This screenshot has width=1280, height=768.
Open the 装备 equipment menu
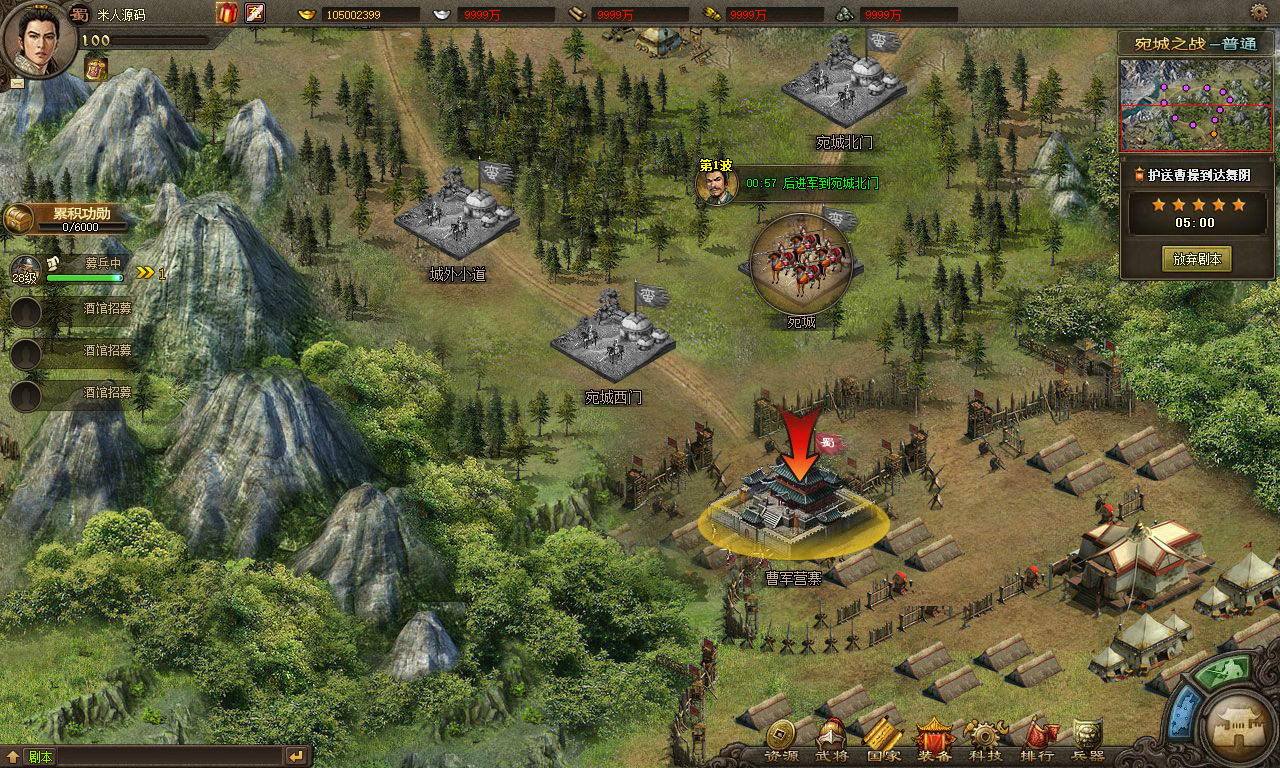[x=935, y=738]
